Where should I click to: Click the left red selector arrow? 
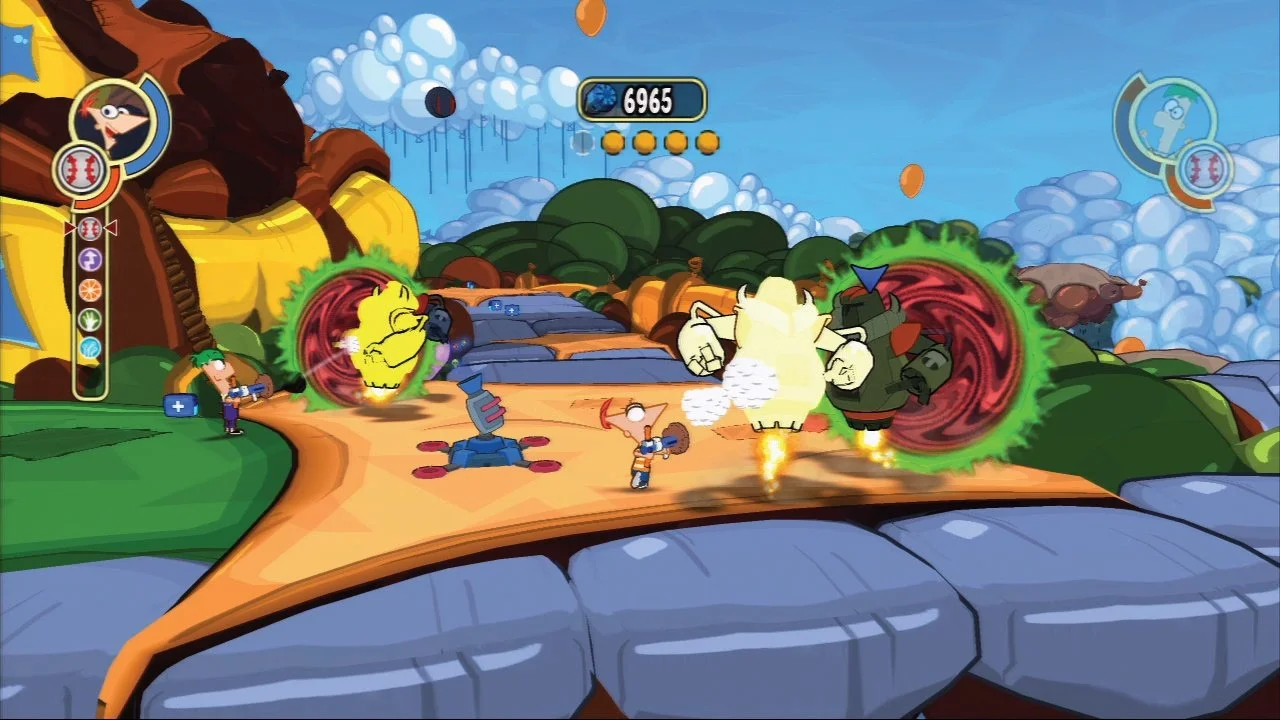point(68,228)
